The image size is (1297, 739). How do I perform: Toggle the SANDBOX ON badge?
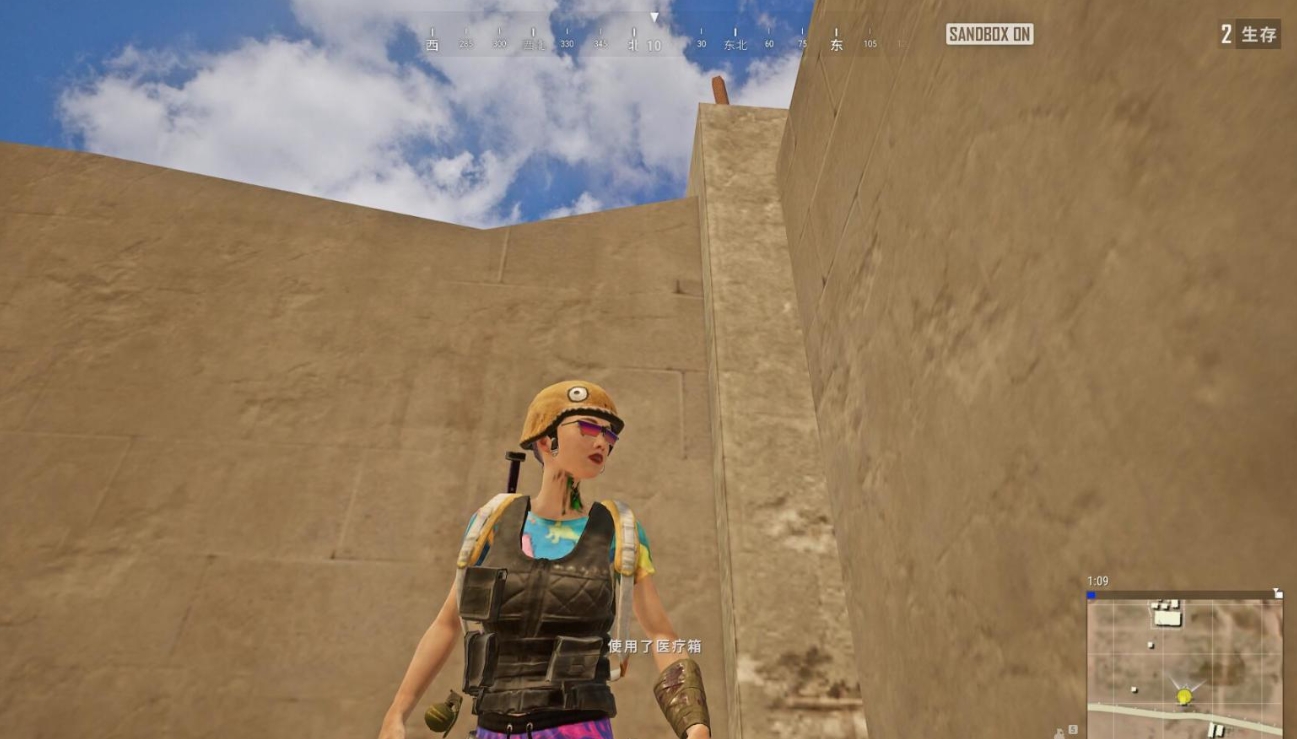point(989,34)
